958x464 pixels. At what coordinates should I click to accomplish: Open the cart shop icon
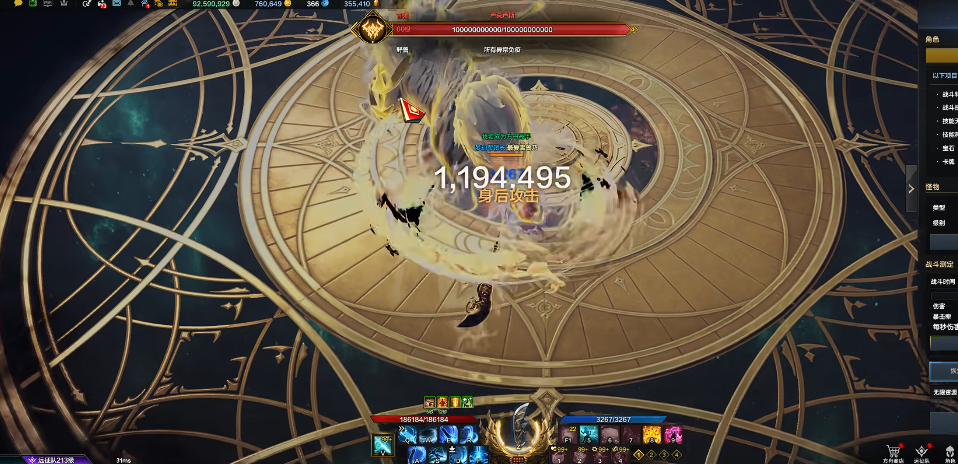[x=894, y=450]
